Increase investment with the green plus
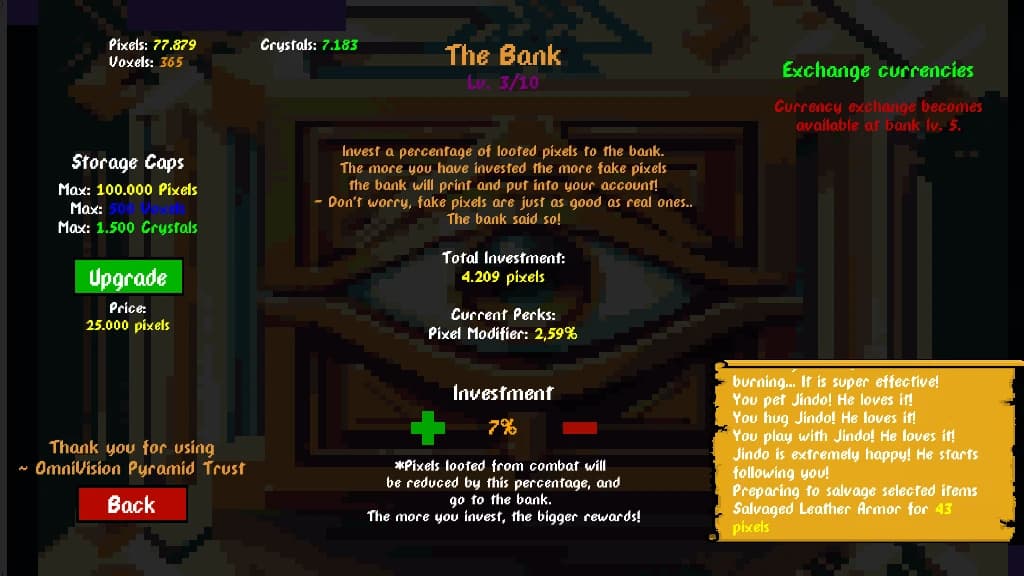This screenshot has width=1024, height=576. [428, 428]
